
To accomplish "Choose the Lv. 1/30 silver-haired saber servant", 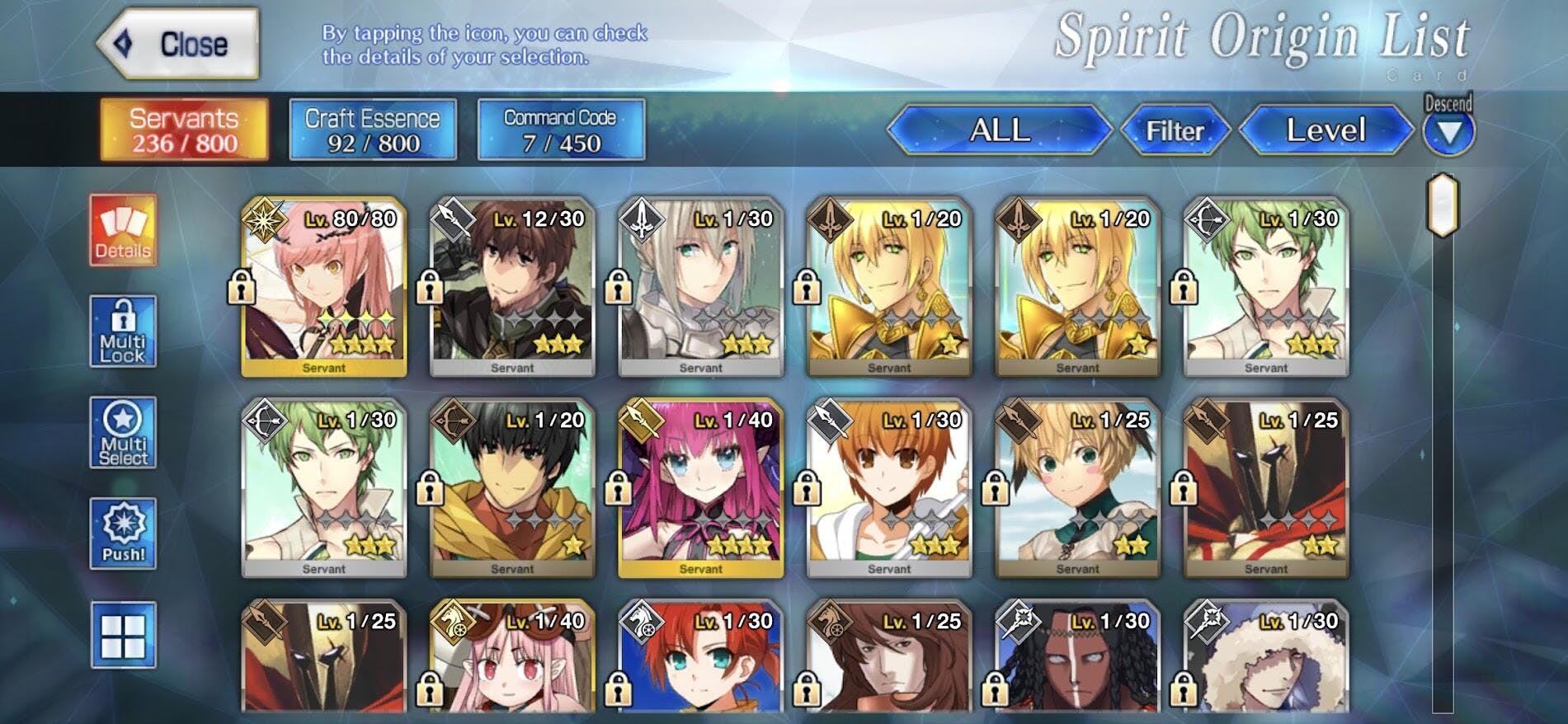I will tap(700, 287).
